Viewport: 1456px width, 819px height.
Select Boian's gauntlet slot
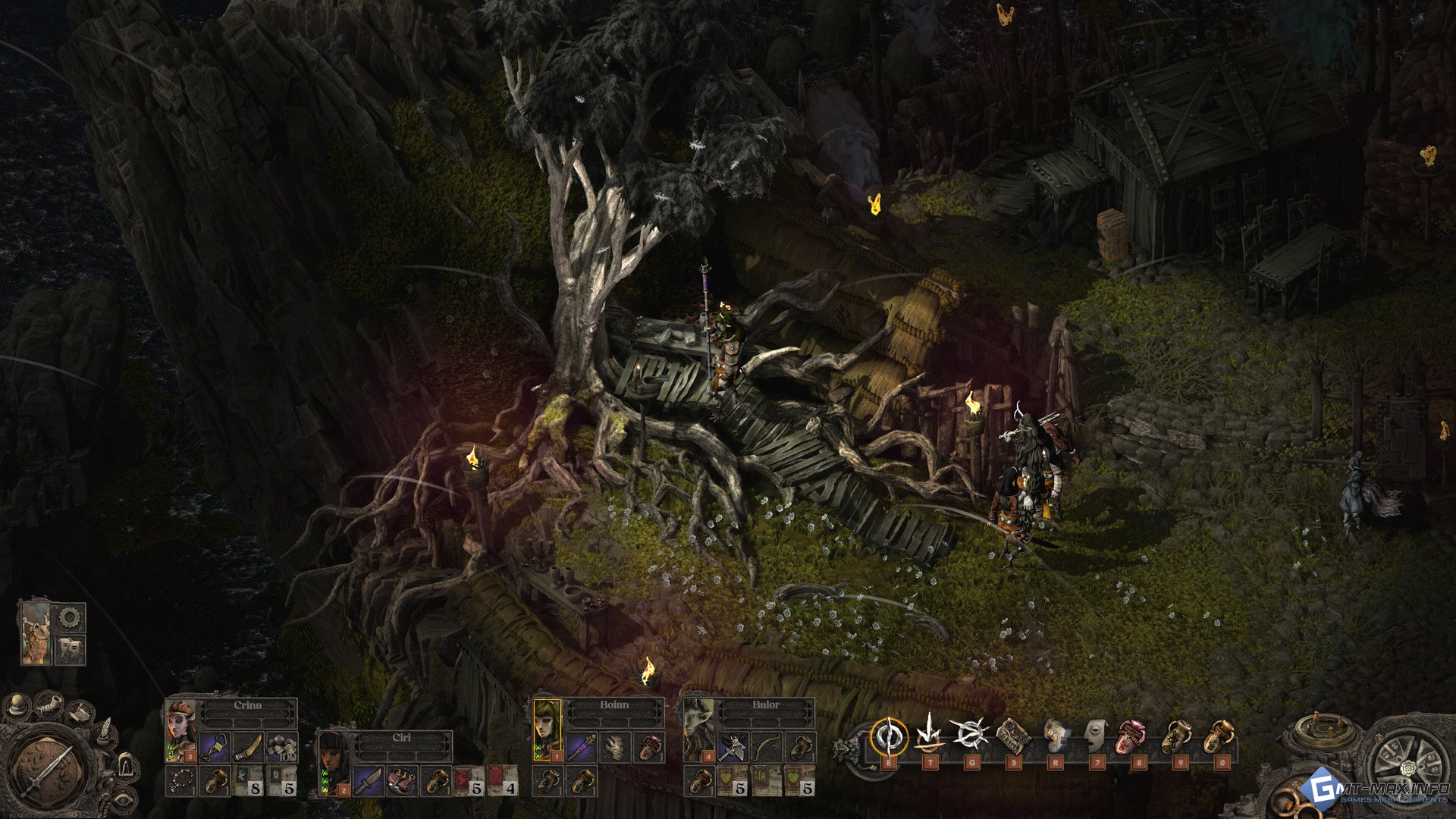pyautogui.click(x=616, y=747)
